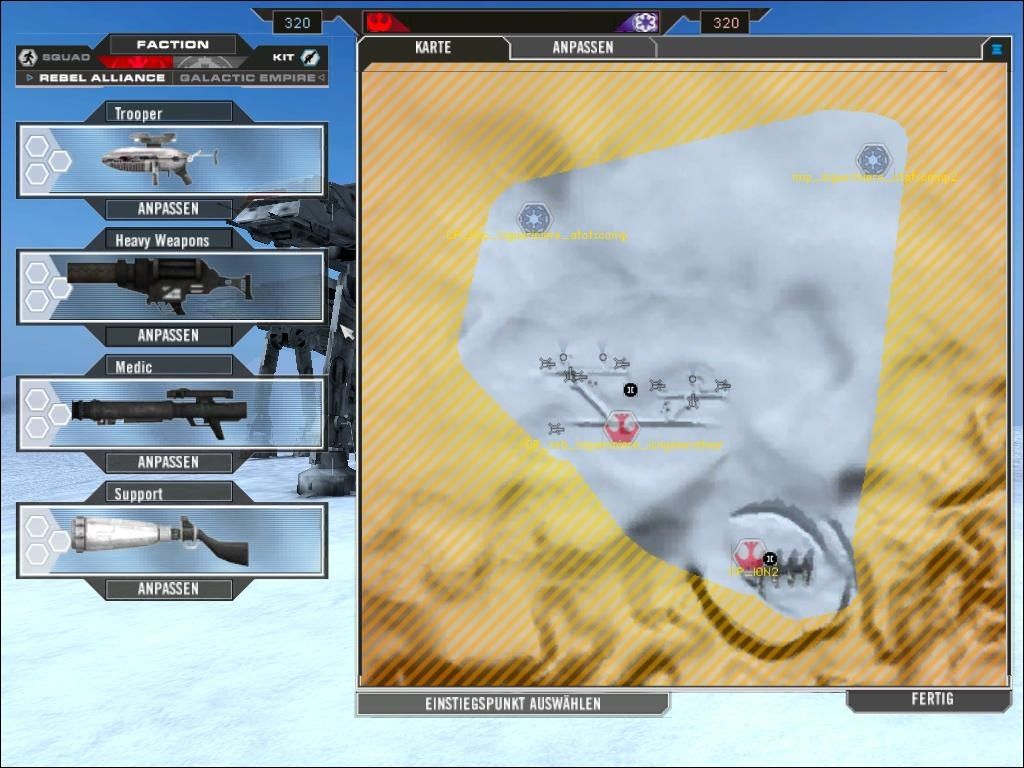The height and width of the screenshot is (768, 1024).
Task: Open Anpassen under Heavy Weapons
Action: (x=168, y=336)
